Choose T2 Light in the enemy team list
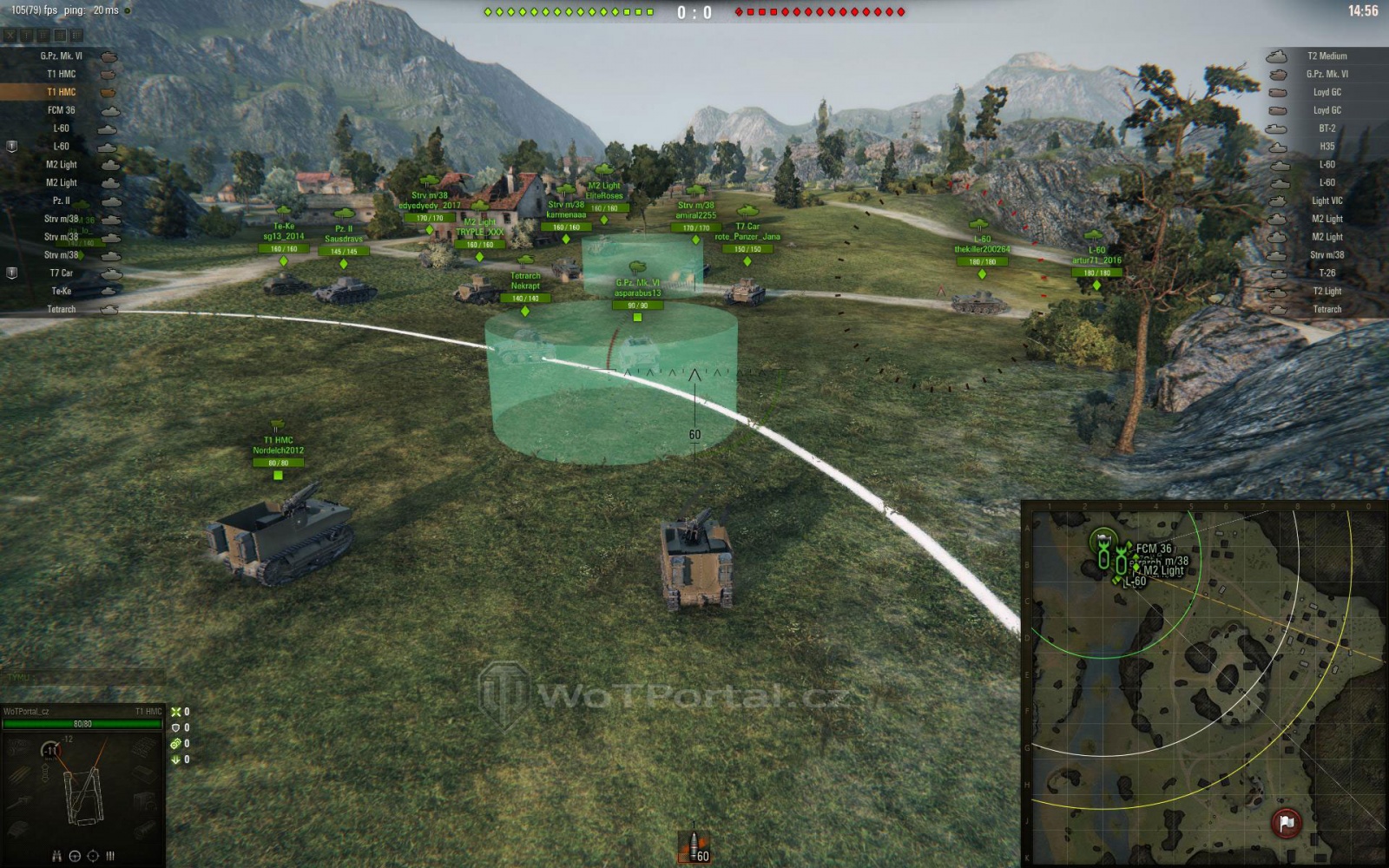The image size is (1389, 868). click(1326, 292)
